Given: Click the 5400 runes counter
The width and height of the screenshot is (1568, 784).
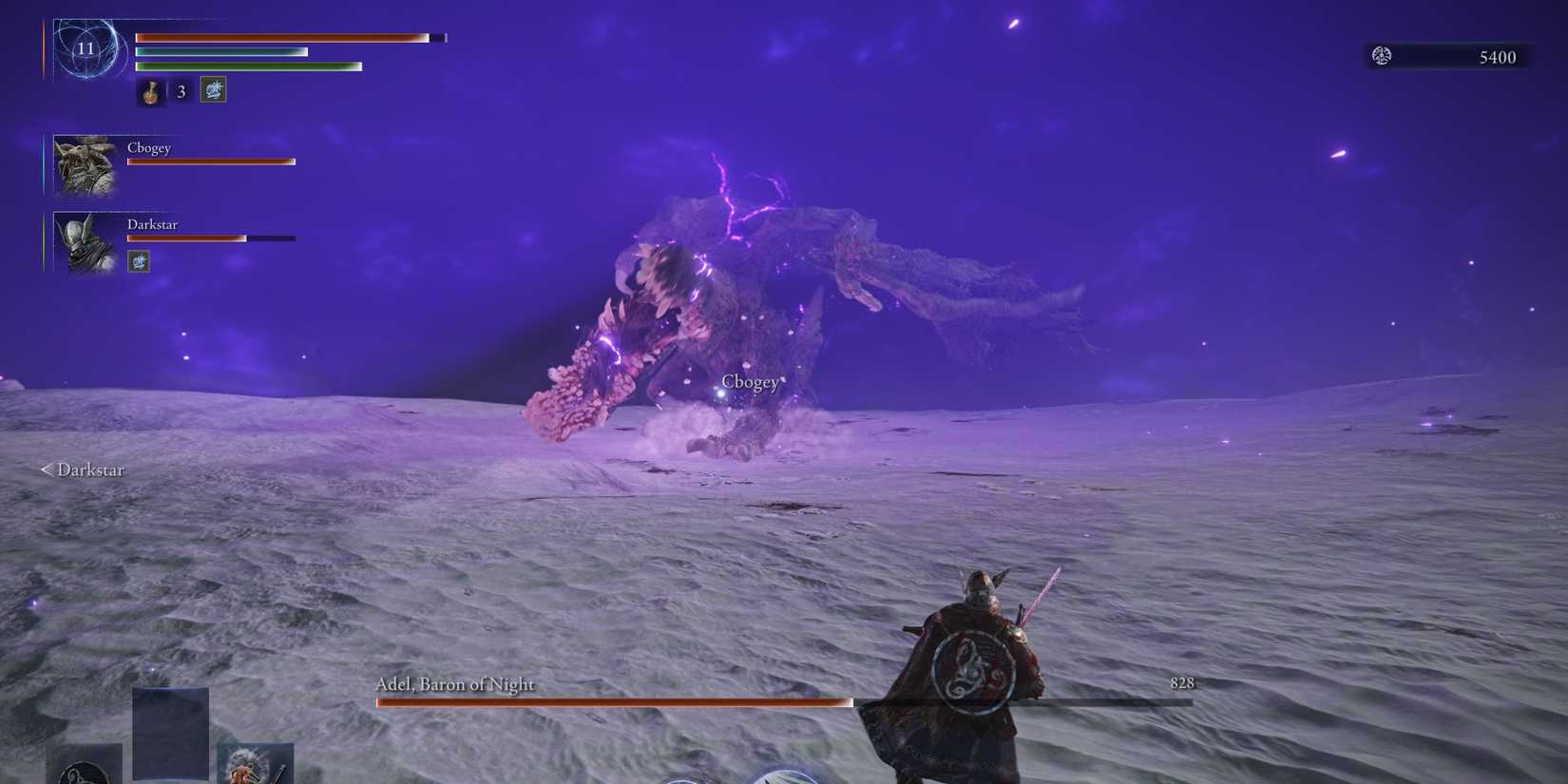Looking at the screenshot, I should tap(1496, 57).
